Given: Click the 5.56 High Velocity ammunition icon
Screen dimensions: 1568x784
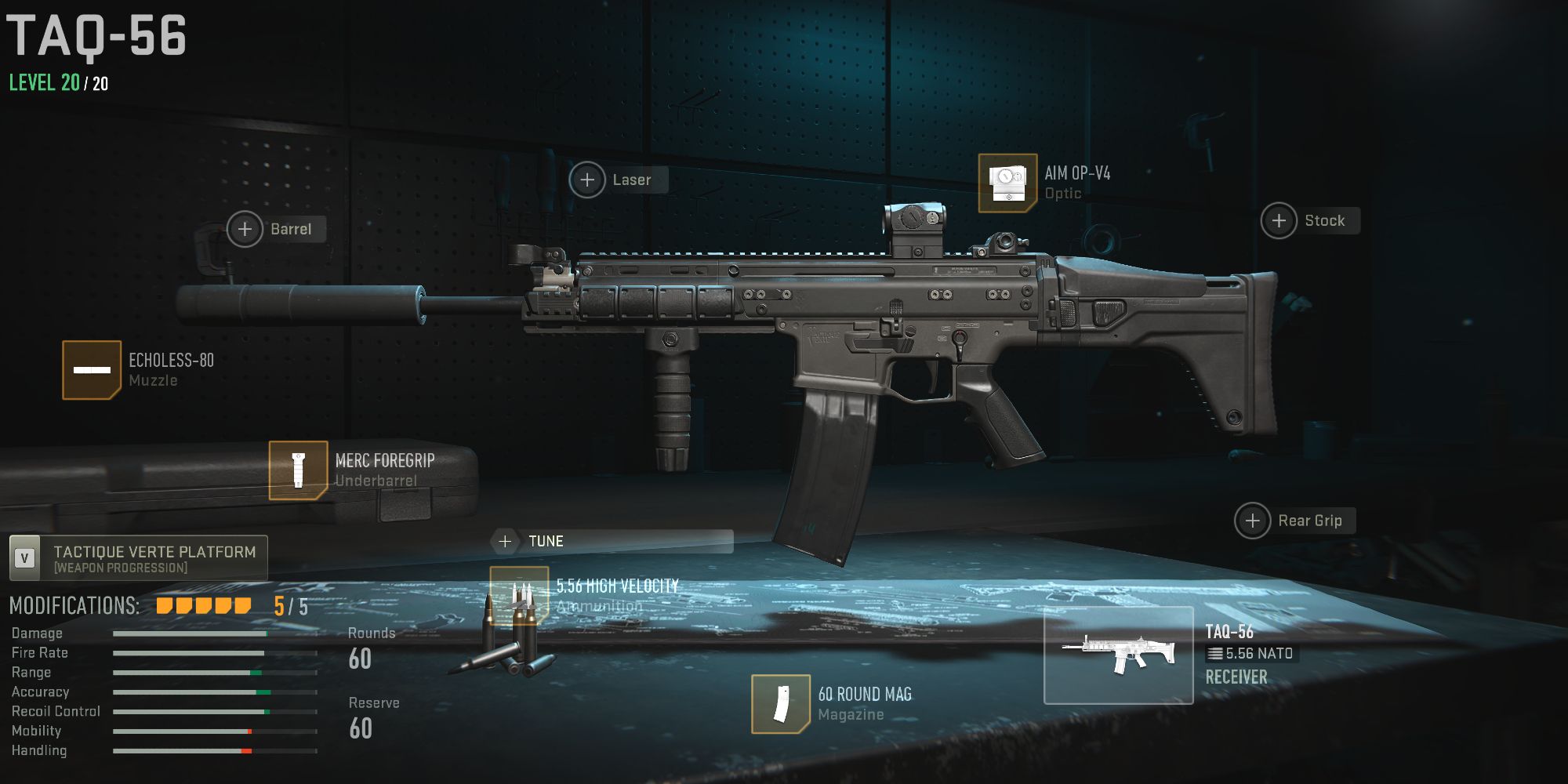Looking at the screenshot, I should pos(520,596).
